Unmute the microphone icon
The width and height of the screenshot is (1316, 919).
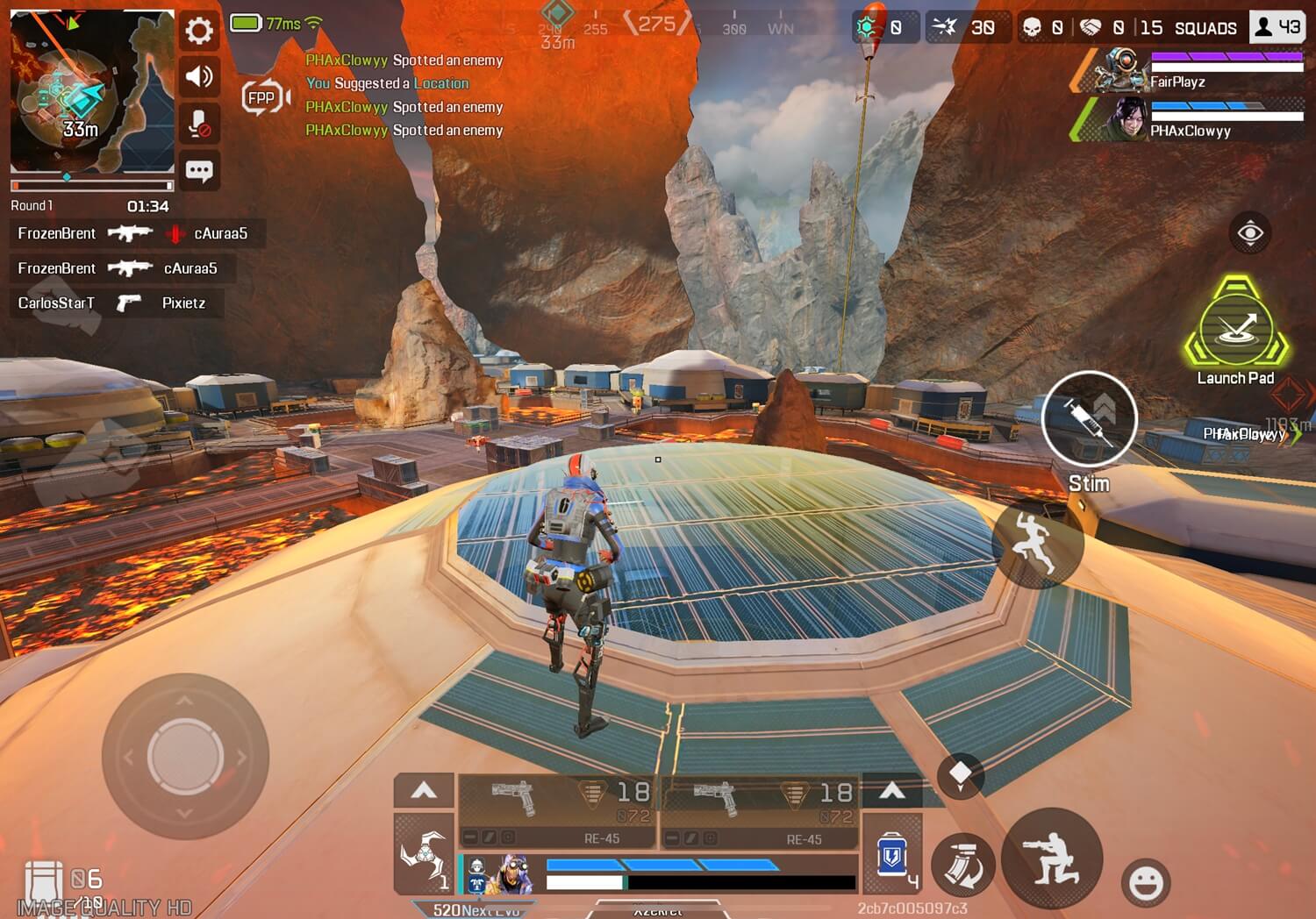tap(199, 124)
